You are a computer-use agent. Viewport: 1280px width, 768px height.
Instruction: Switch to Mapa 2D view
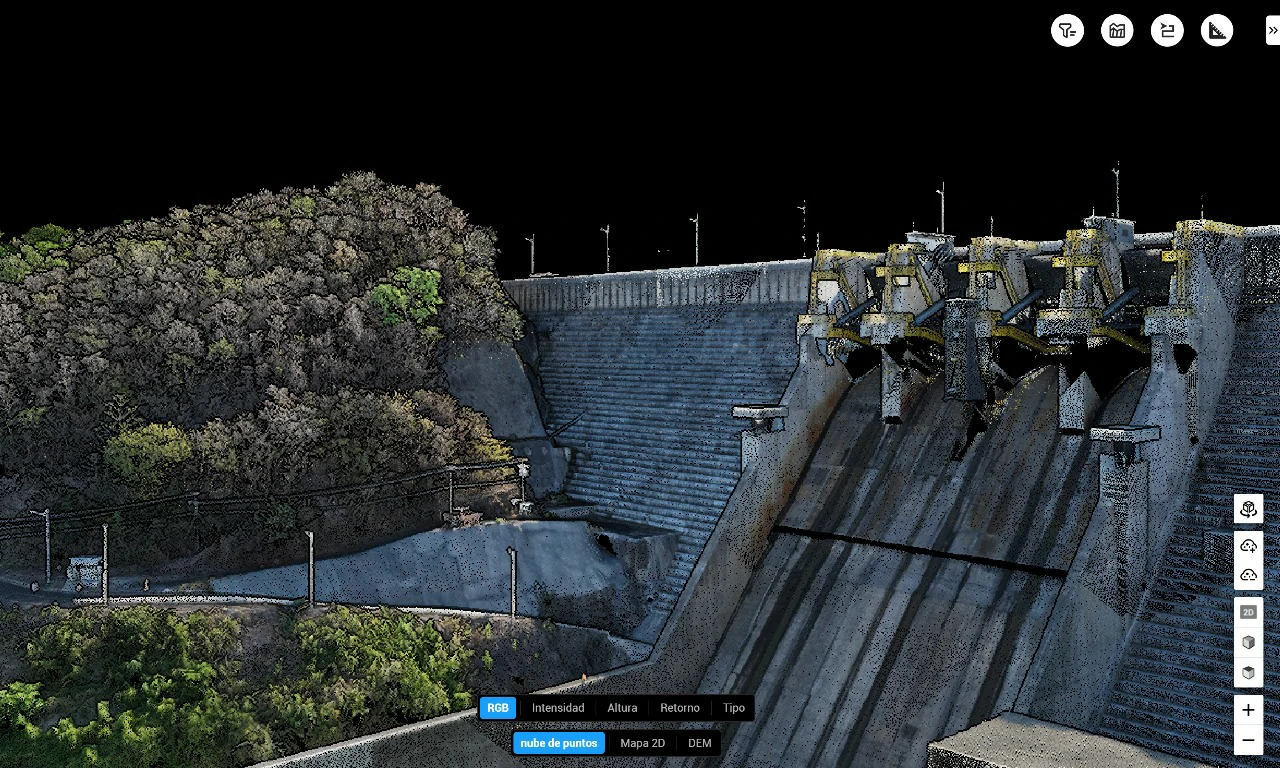click(x=642, y=743)
